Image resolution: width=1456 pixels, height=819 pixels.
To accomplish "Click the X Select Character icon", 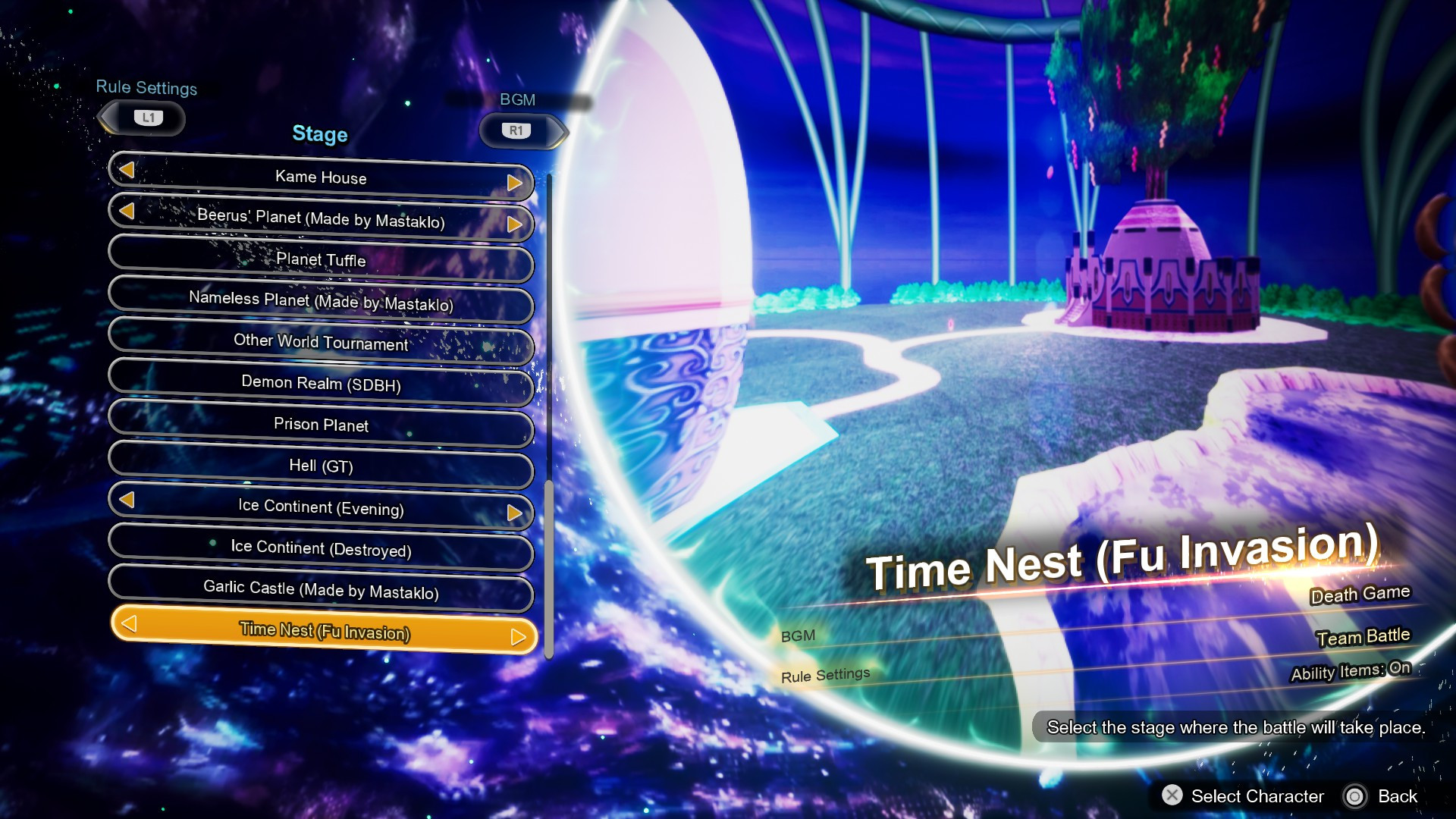I will (x=1172, y=796).
